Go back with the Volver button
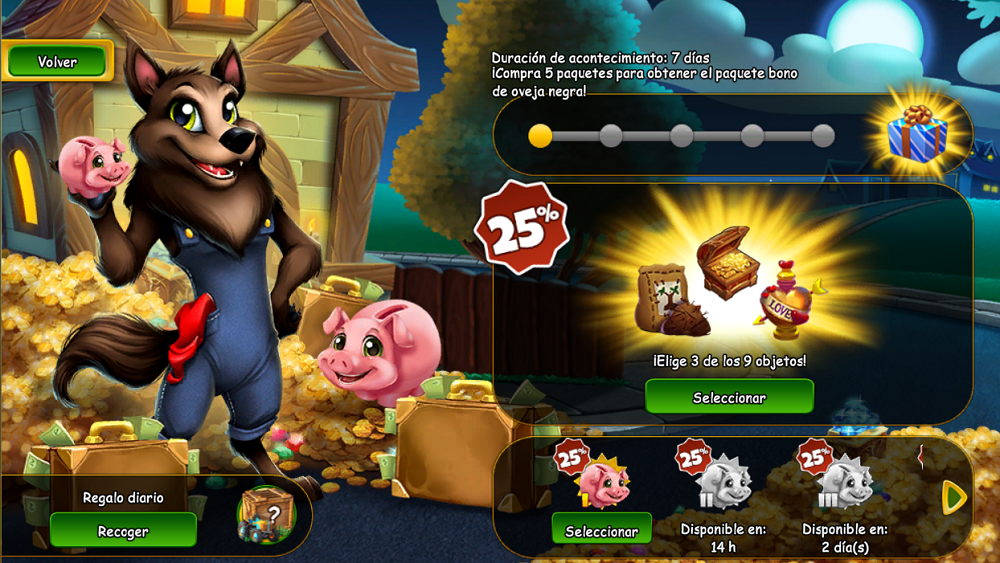1000x563 pixels. pyautogui.click(x=57, y=62)
